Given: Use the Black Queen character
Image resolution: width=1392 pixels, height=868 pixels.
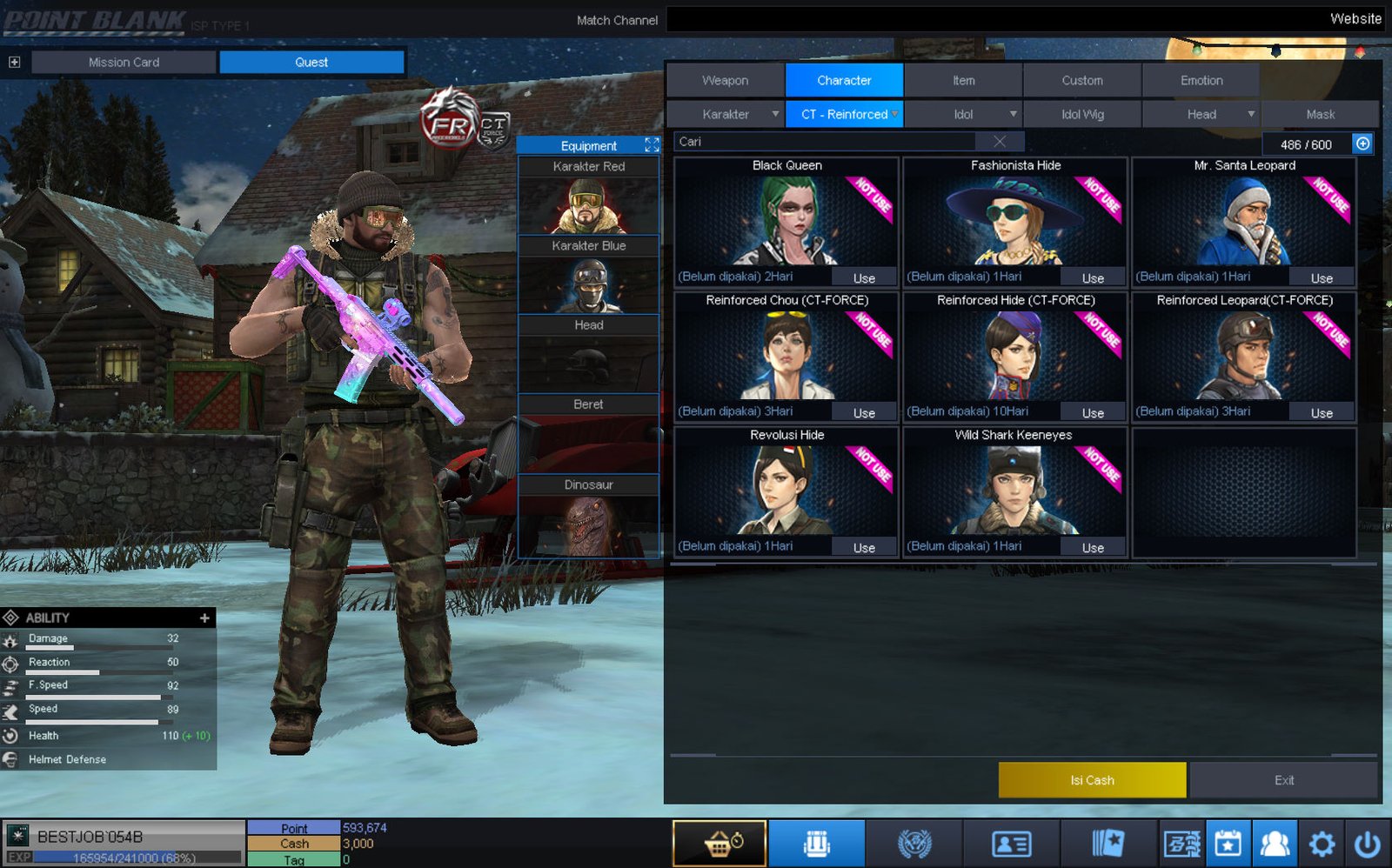Looking at the screenshot, I should pyautogui.click(x=864, y=278).
